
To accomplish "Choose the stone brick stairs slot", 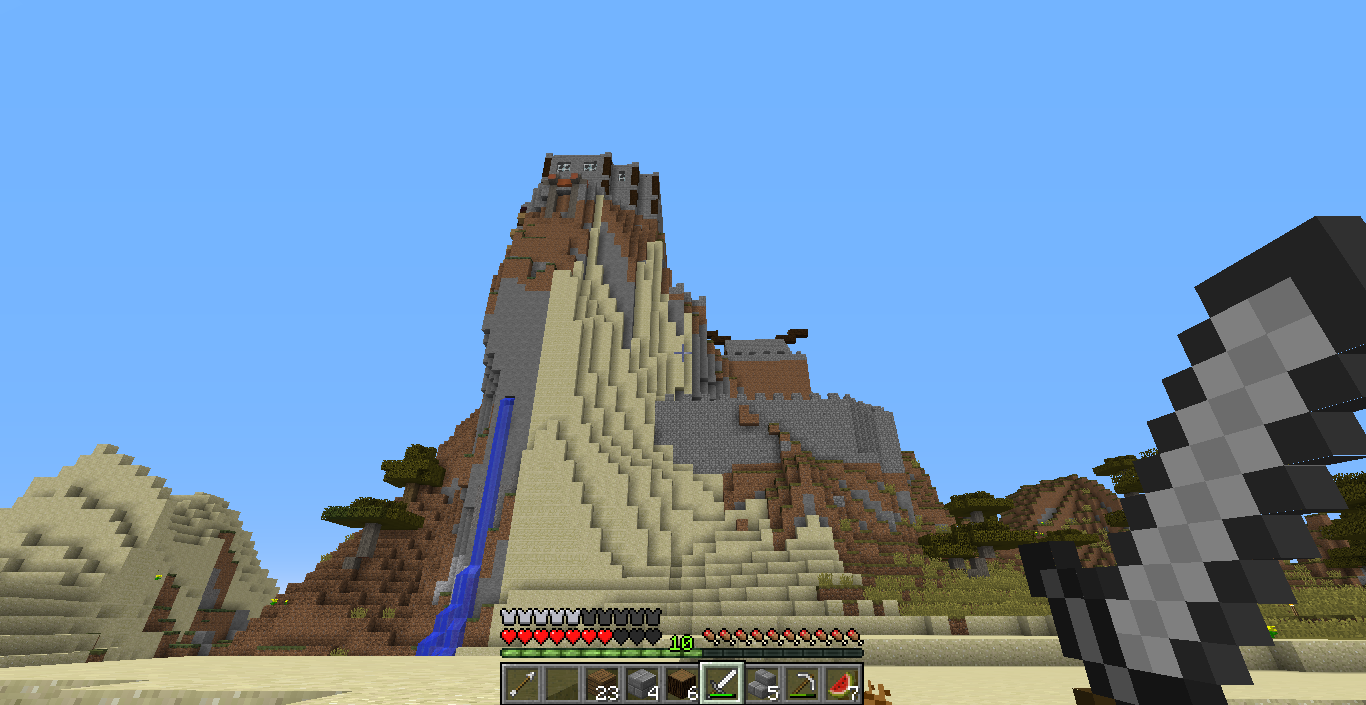I will [761, 683].
